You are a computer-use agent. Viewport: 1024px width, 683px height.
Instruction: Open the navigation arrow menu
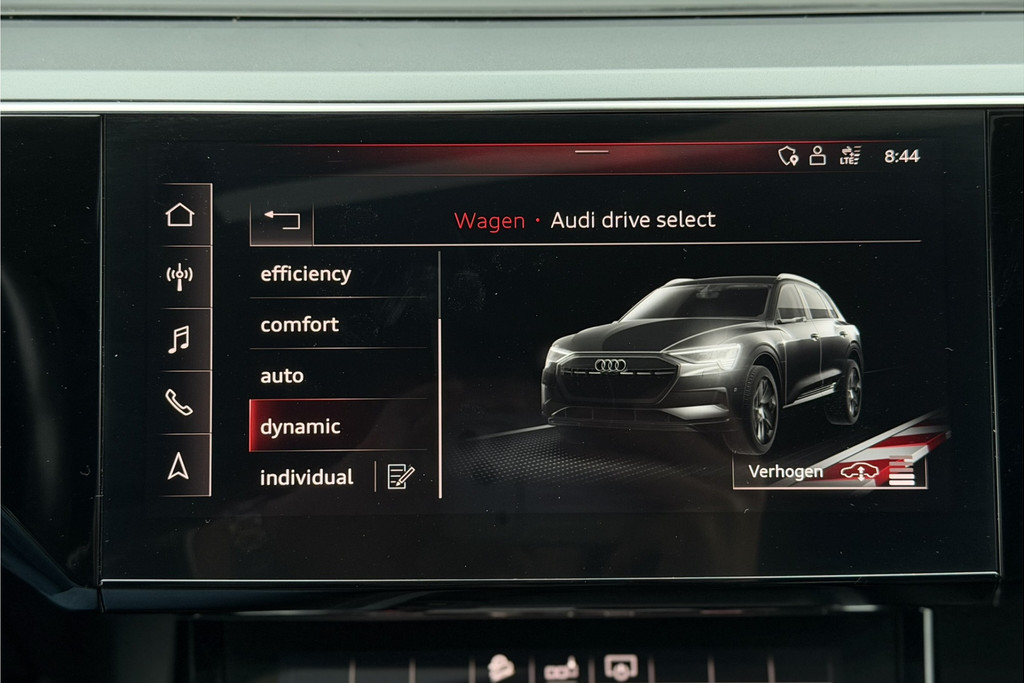click(x=179, y=466)
